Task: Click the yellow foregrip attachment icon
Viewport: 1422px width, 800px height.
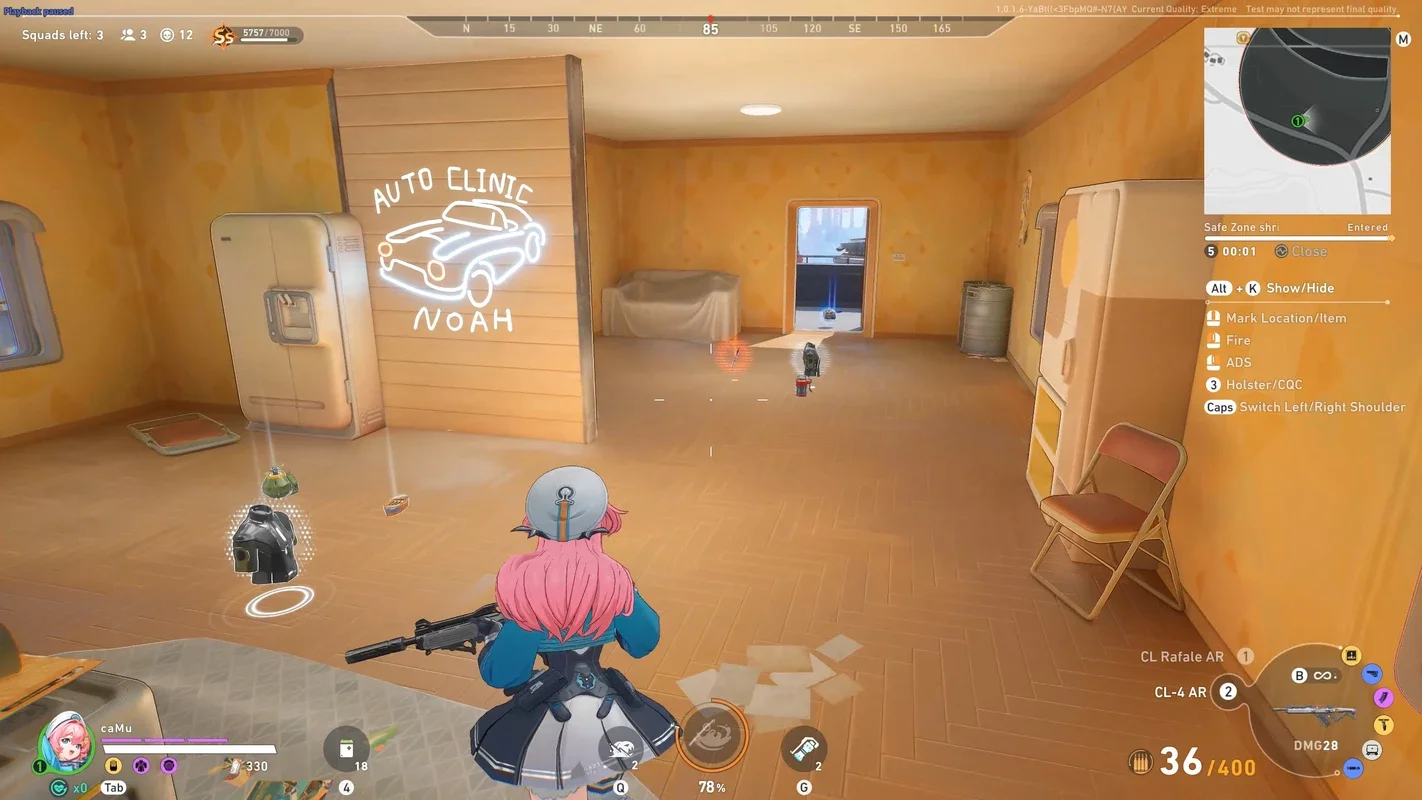Action: click(x=1384, y=725)
